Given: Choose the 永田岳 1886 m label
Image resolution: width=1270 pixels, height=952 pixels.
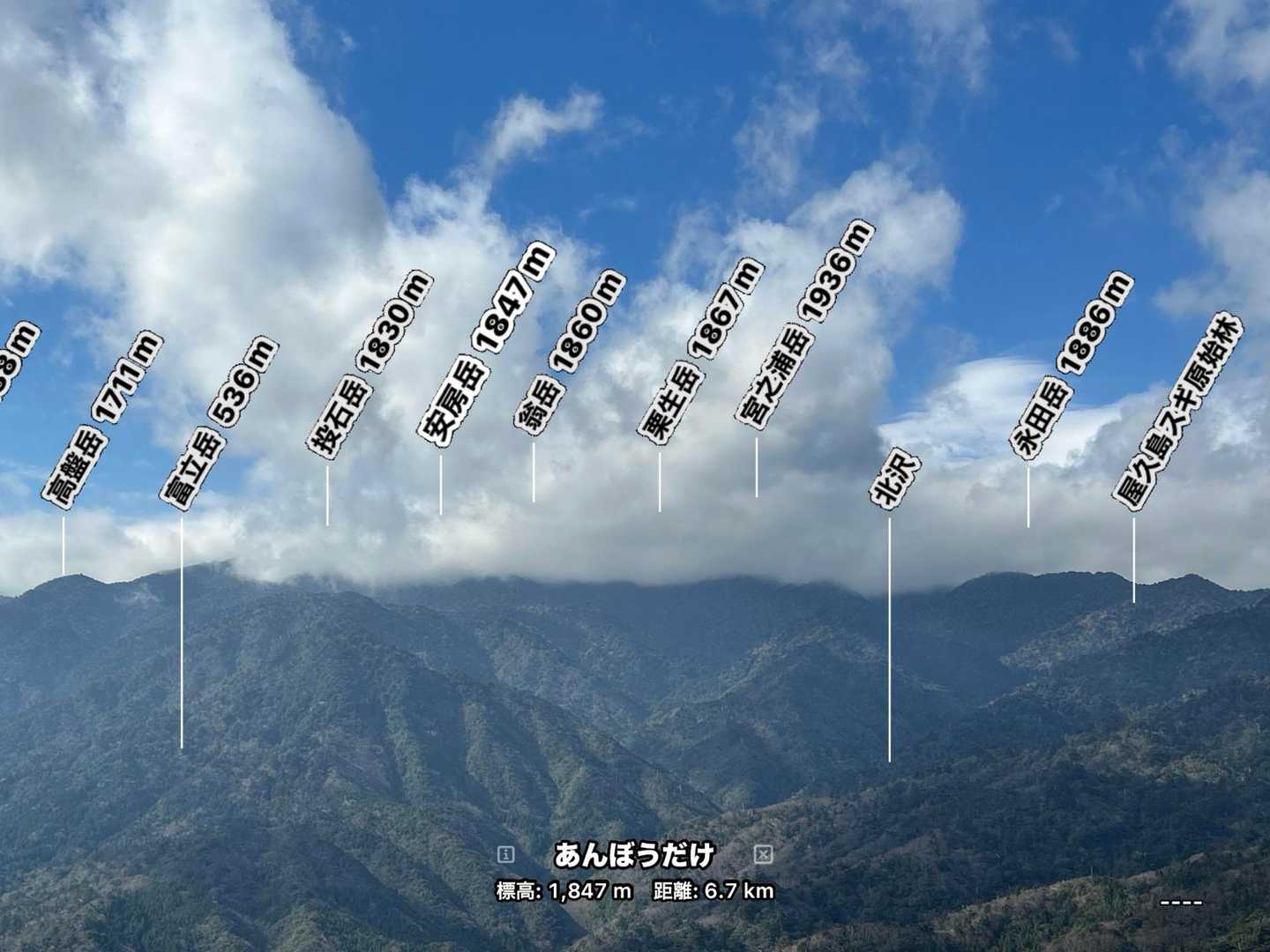Looking at the screenshot, I should (x=1072, y=366).
